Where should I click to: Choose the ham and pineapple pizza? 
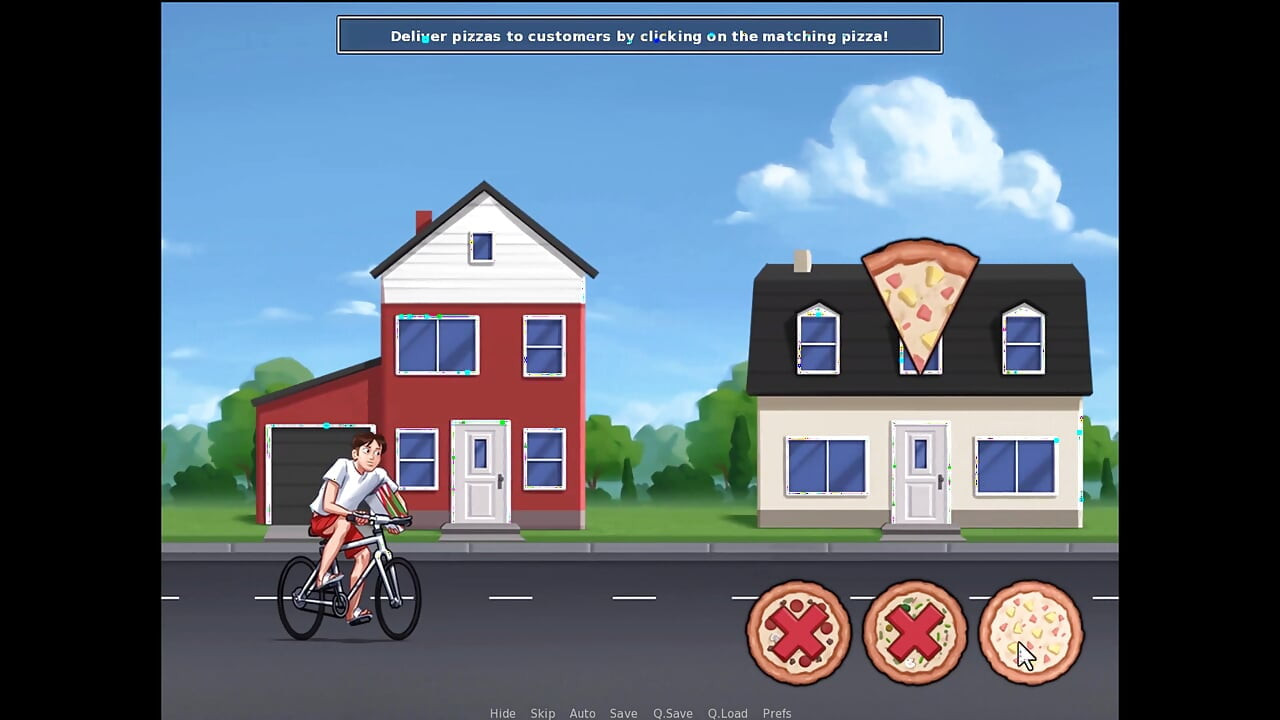point(1030,632)
